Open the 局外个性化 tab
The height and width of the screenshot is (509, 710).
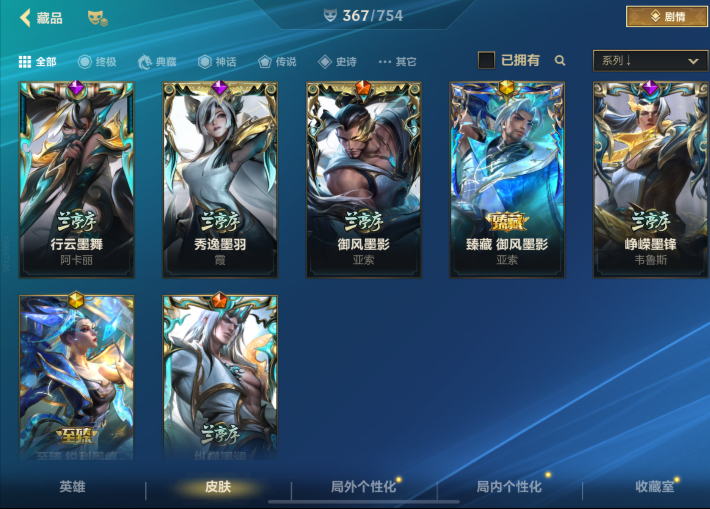(x=363, y=487)
